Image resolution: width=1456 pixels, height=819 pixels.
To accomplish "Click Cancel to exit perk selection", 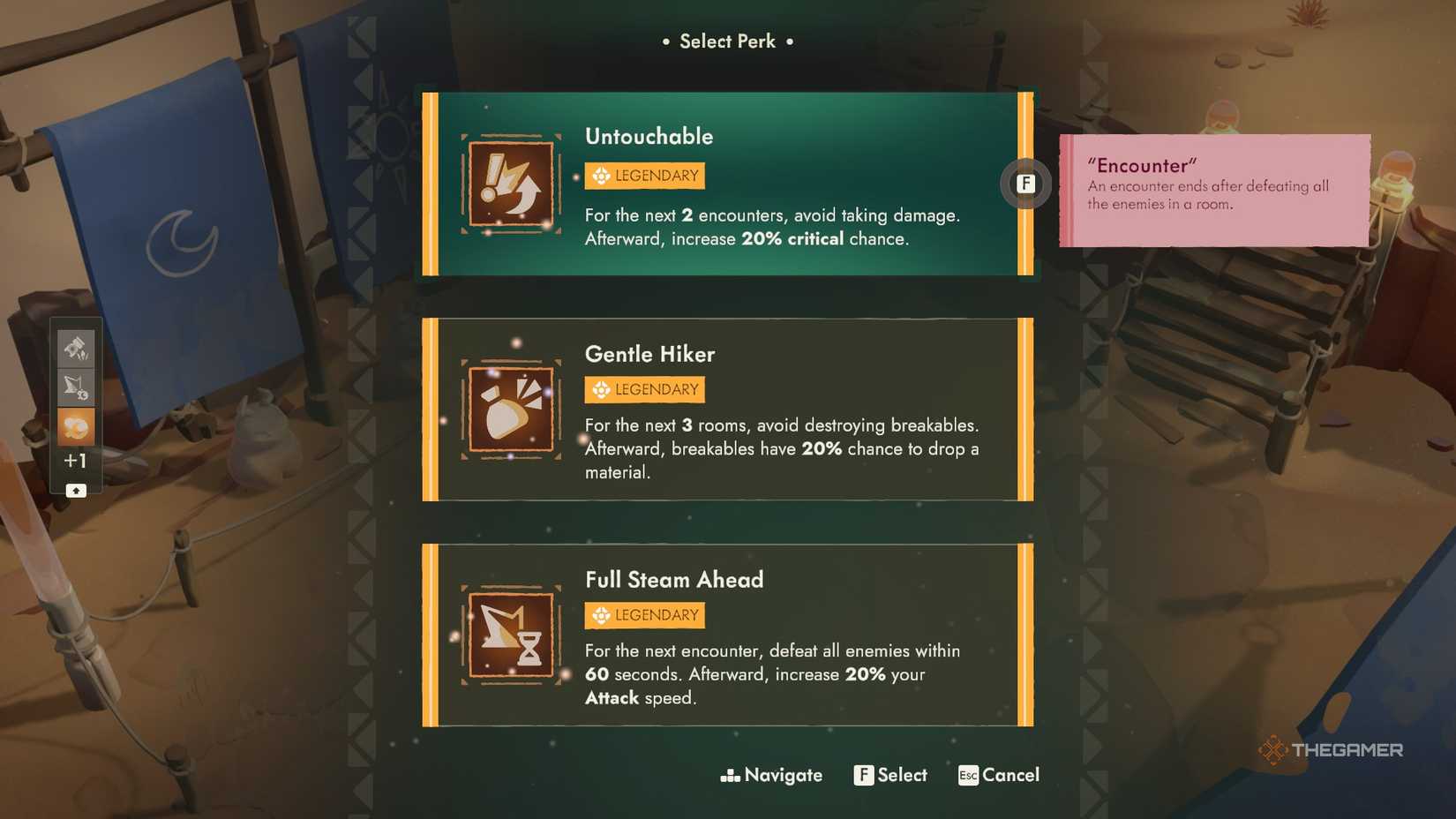I will [x=1011, y=775].
